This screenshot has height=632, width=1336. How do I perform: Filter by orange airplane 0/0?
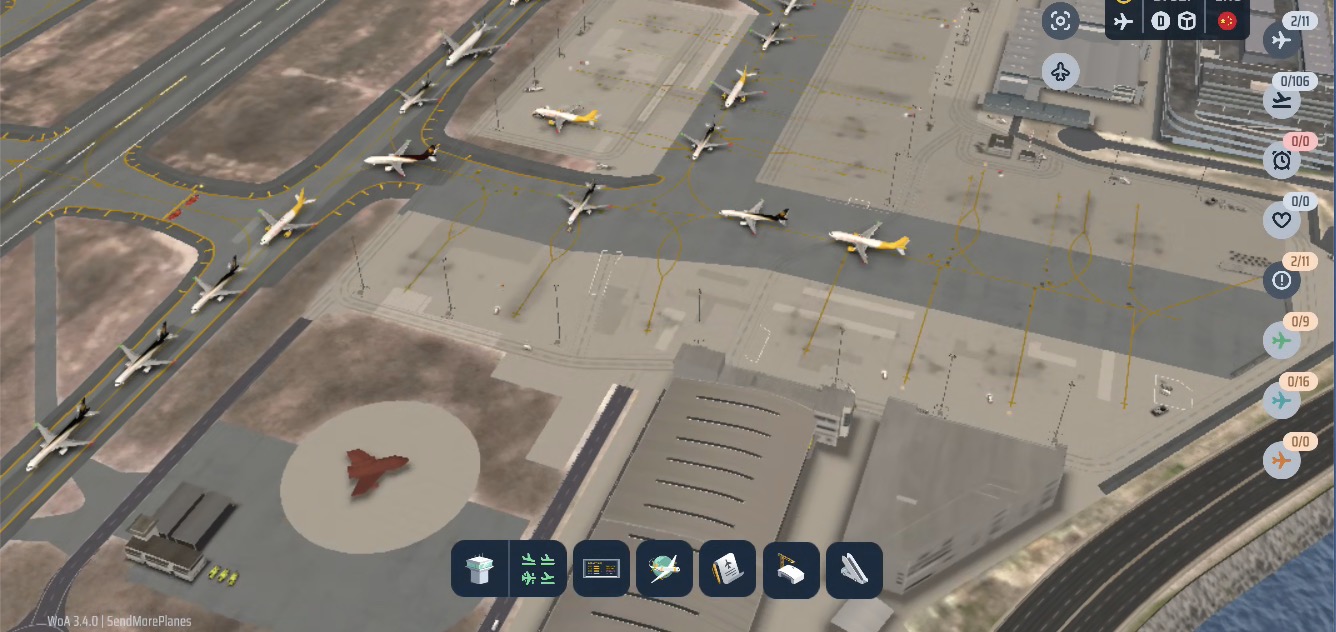[x=1281, y=461]
